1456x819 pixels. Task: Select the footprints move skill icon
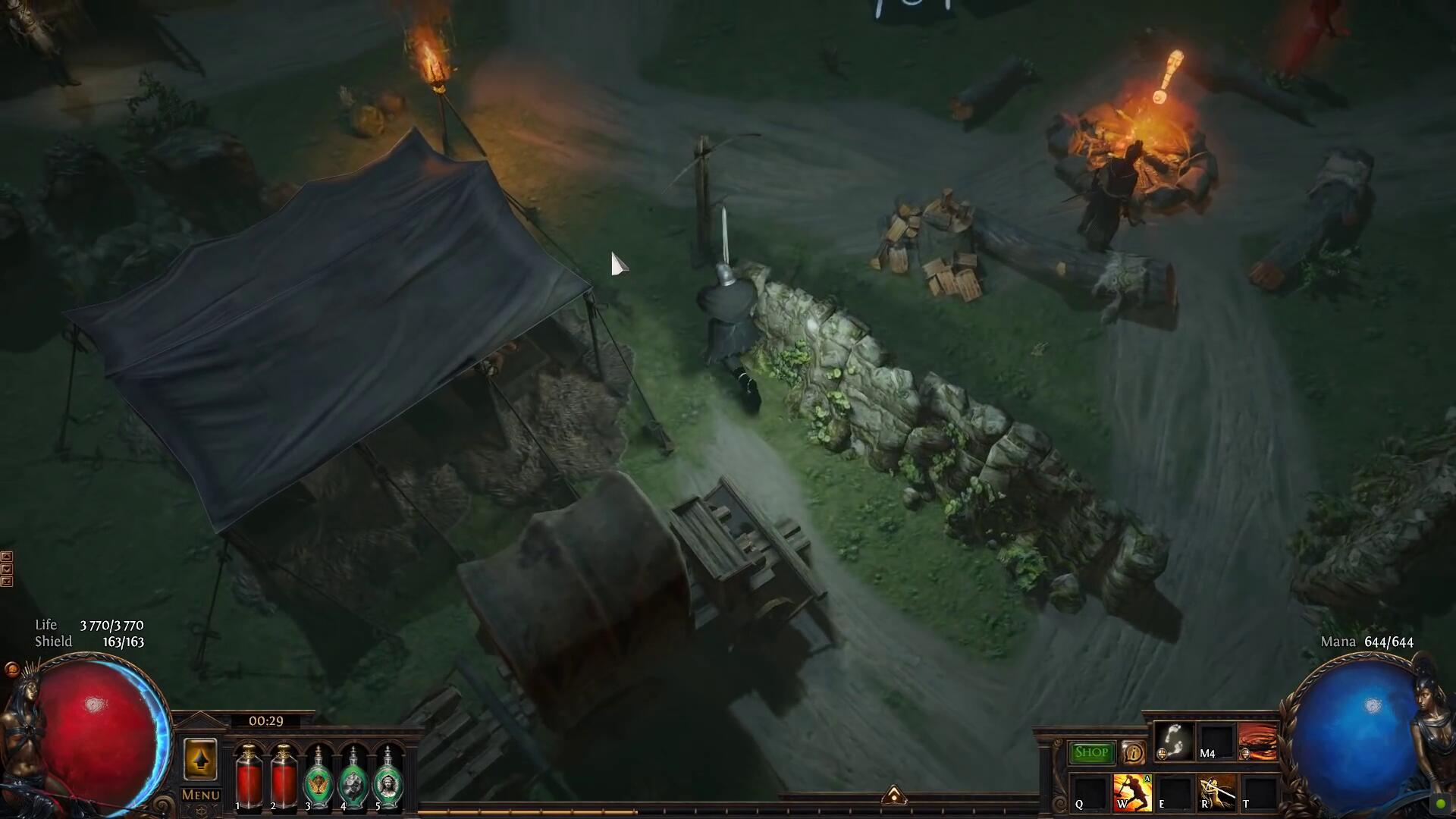(x=1174, y=741)
